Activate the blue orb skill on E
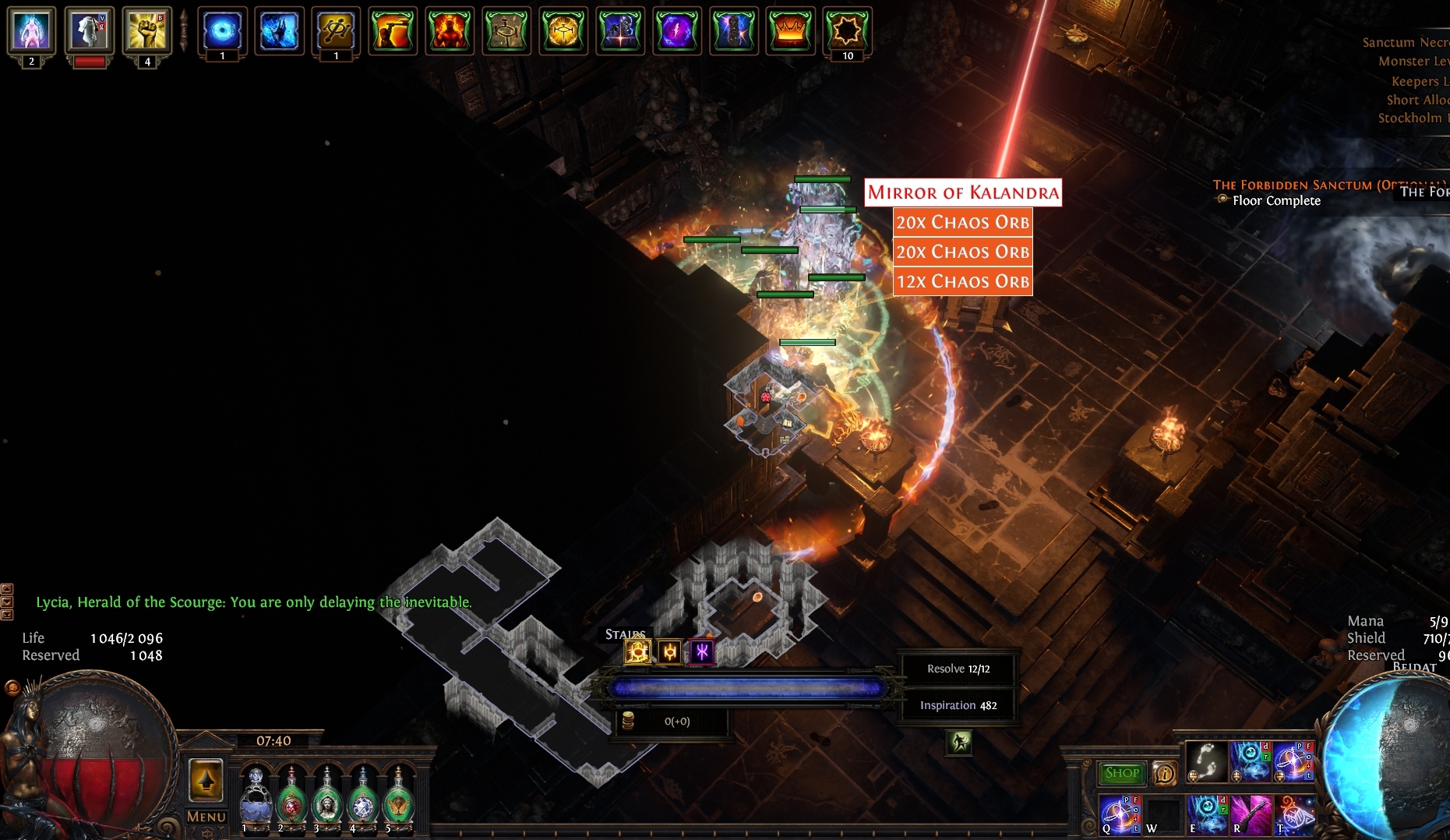Viewport: 1450px width, 840px height. [1208, 815]
